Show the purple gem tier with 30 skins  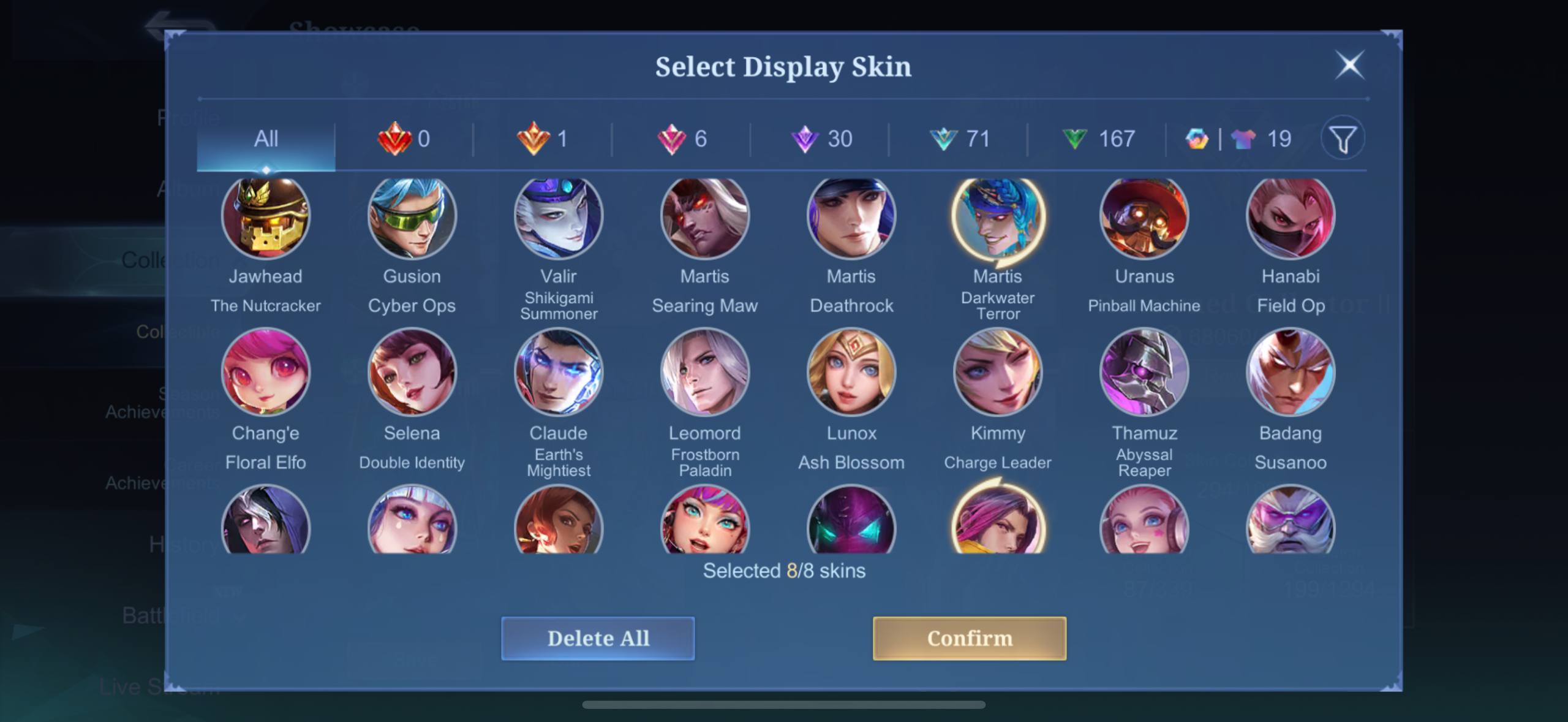821,139
